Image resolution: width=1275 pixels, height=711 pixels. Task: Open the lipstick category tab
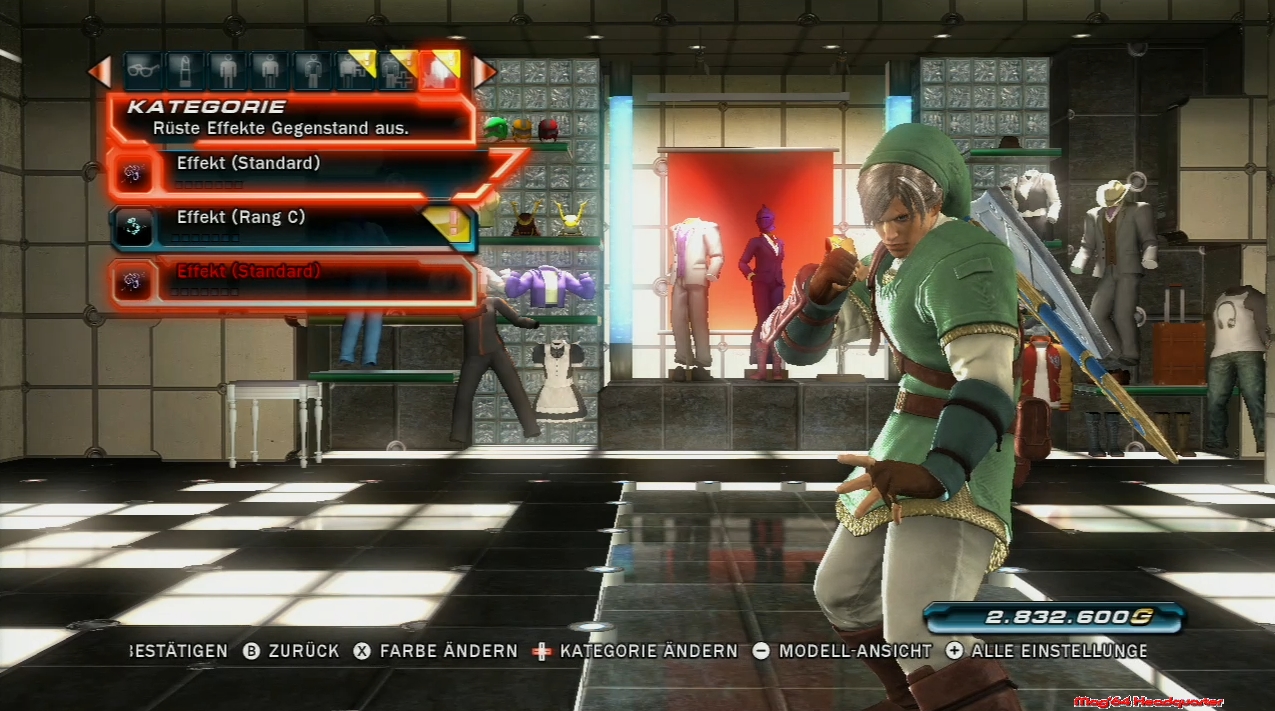click(185, 71)
